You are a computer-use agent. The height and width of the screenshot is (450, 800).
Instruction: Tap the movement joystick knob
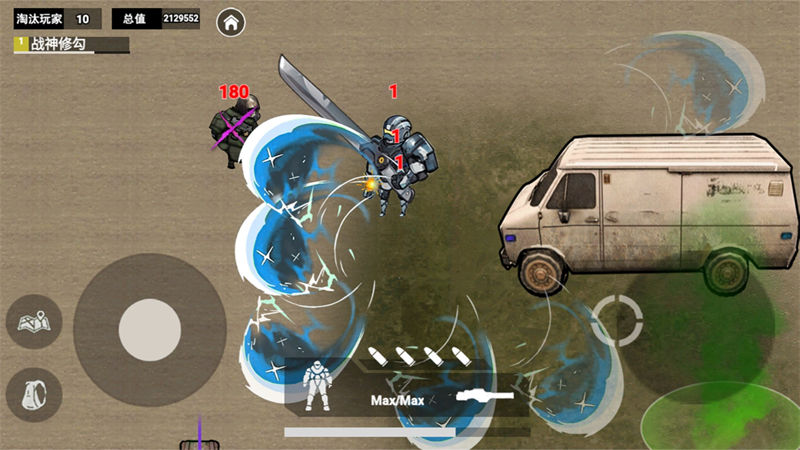coord(150,331)
